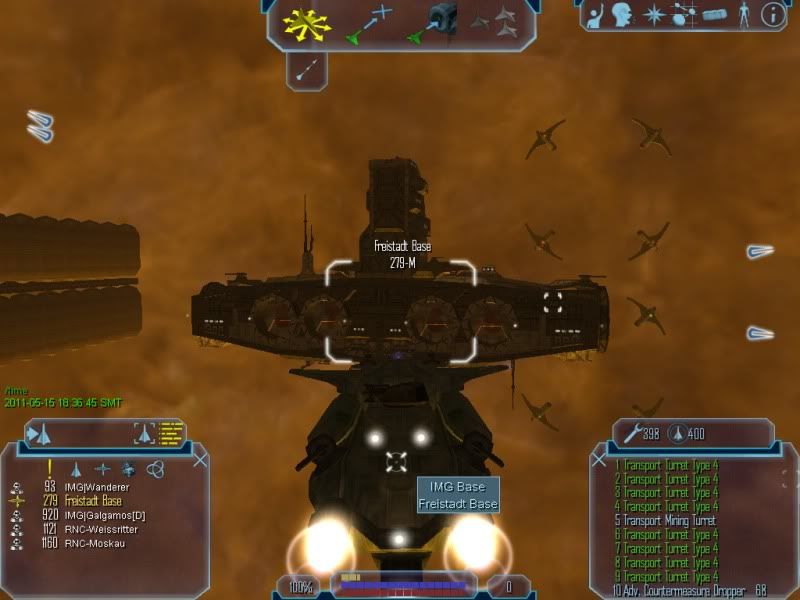Close the contact list panel
This screenshot has width=800, height=600.
tap(200, 460)
